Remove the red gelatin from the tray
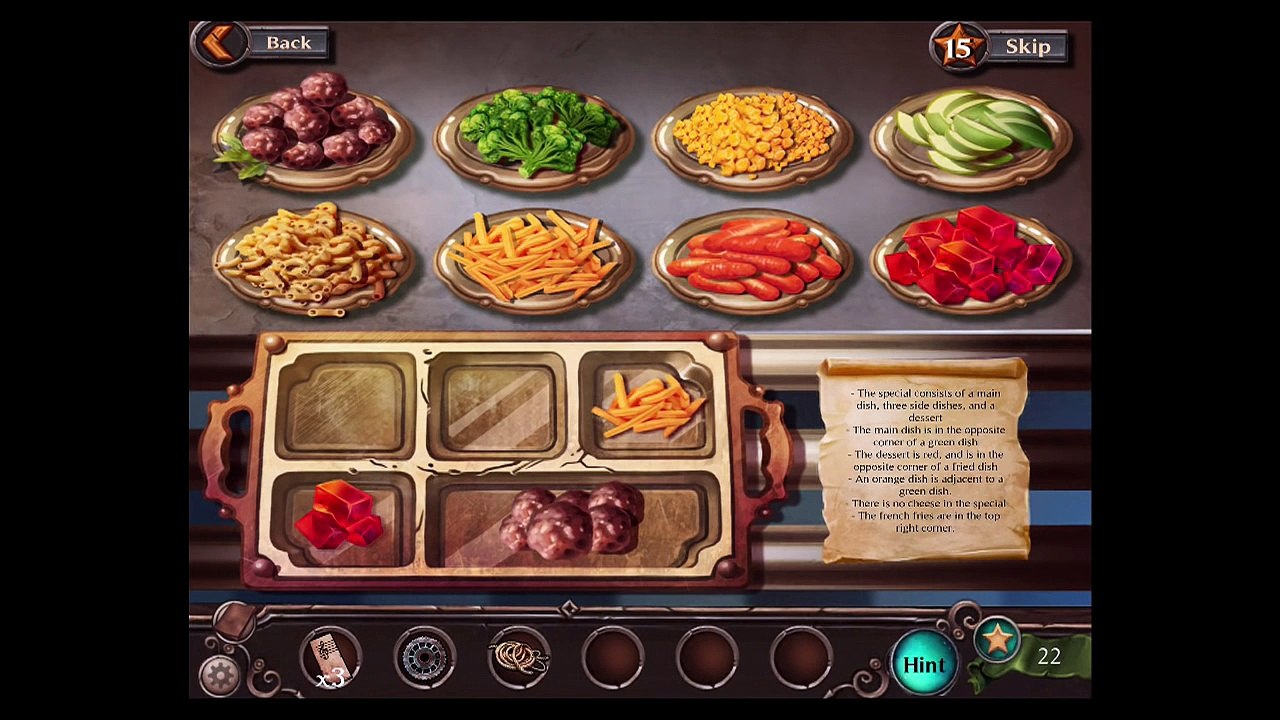1280x720 pixels. click(x=342, y=515)
